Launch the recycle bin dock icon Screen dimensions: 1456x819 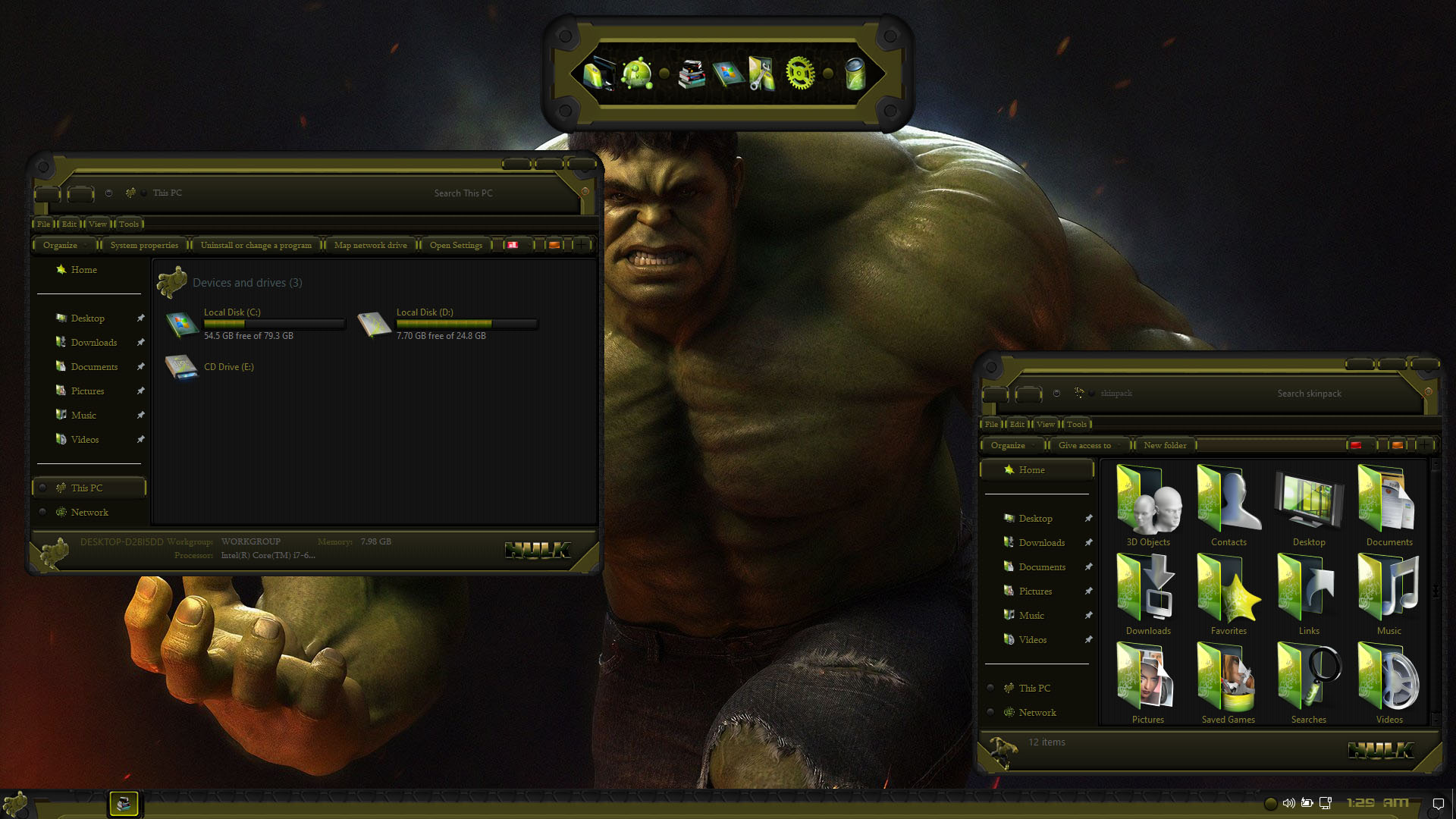855,74
